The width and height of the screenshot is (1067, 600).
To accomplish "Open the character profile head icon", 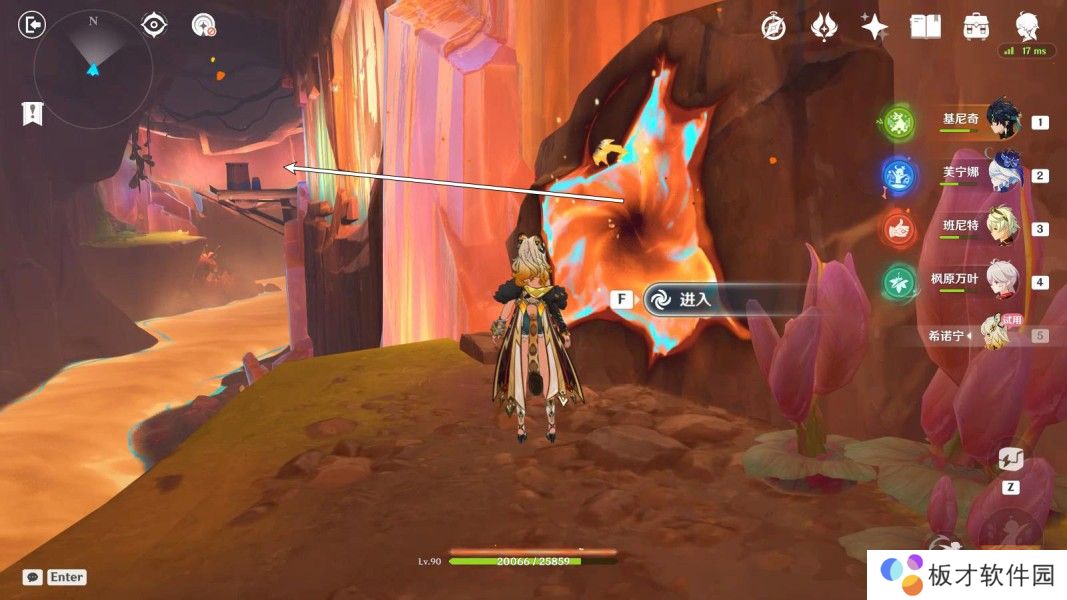I will click(x=1027, y=26).
